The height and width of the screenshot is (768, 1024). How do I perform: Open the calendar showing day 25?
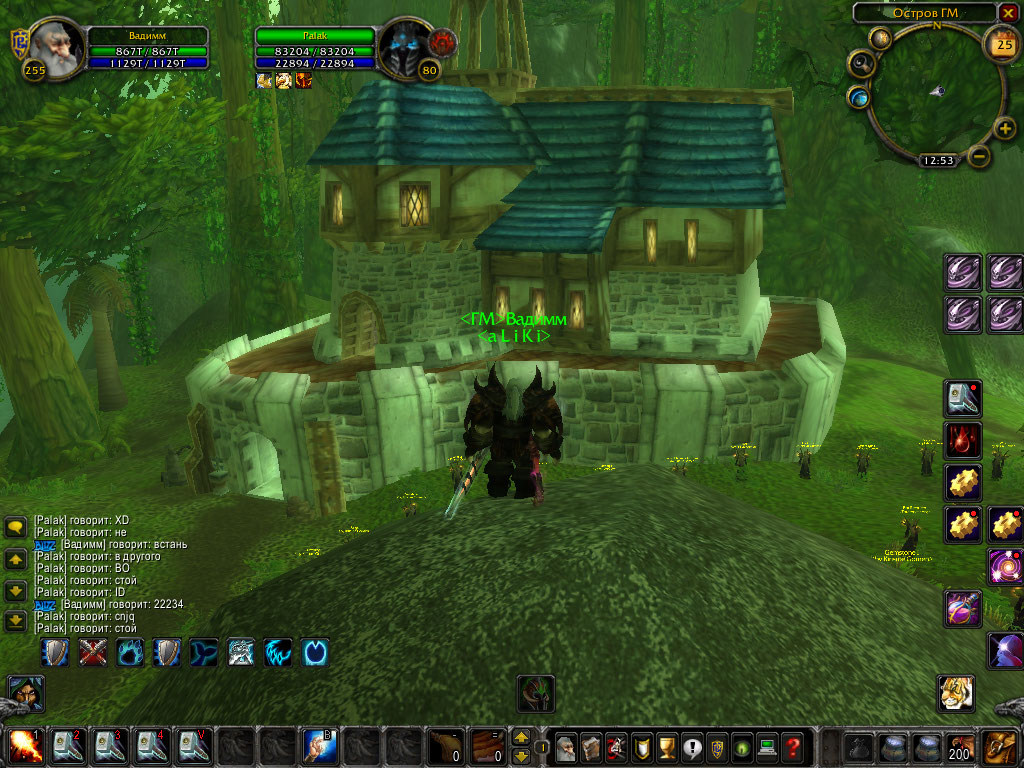pos(1000,43)
